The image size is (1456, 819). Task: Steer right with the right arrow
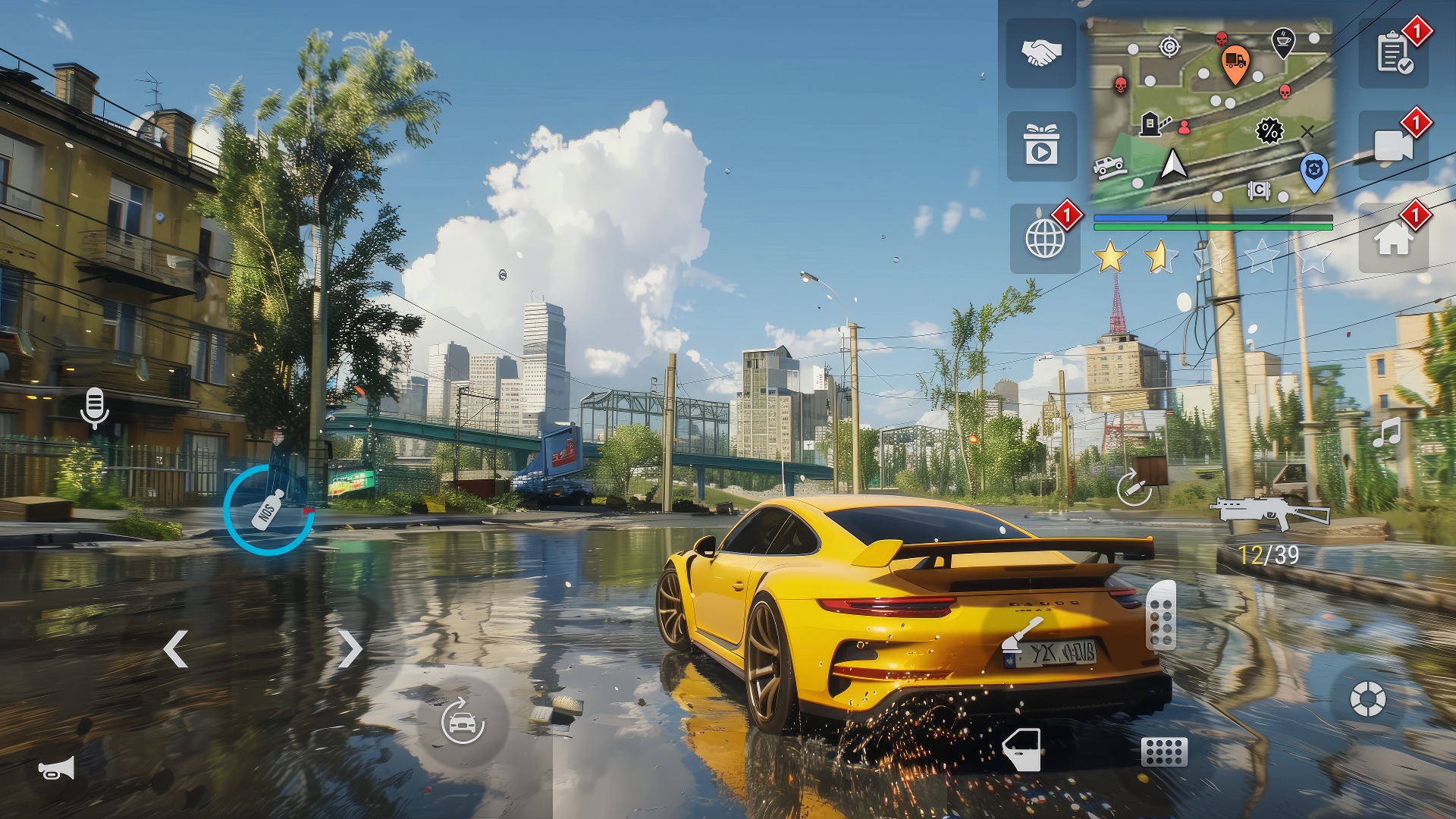350,649
